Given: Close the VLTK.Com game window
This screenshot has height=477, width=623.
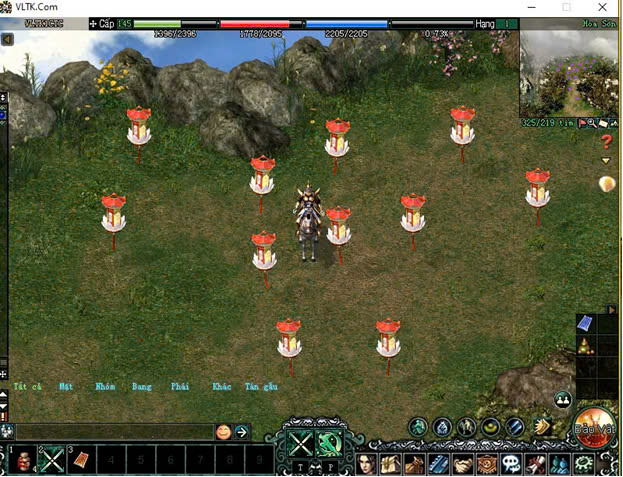Looking at the screenshot, I should point(603,7).
